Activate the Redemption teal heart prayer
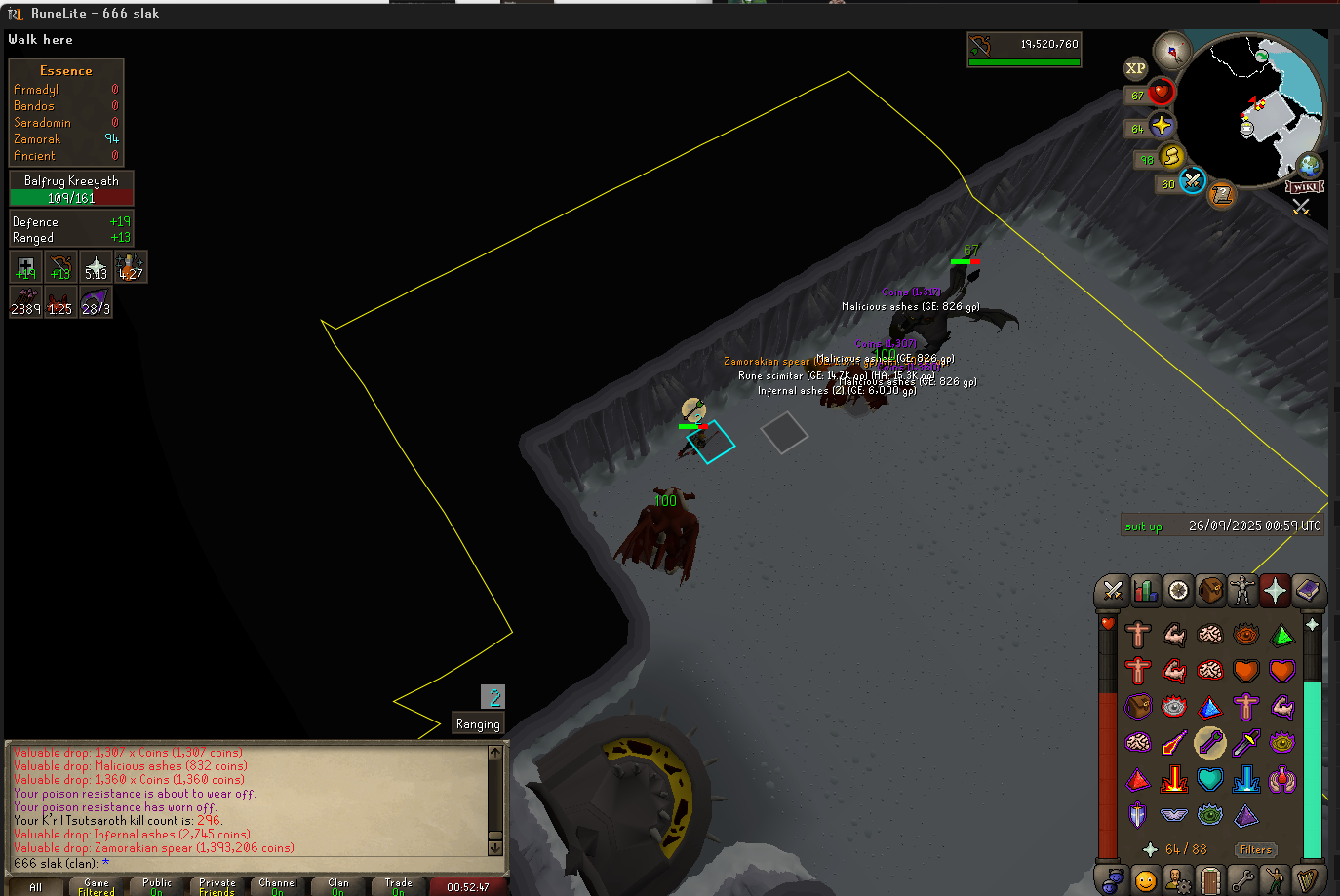This screenshot has width=1340, height=896. (1210, 779)
